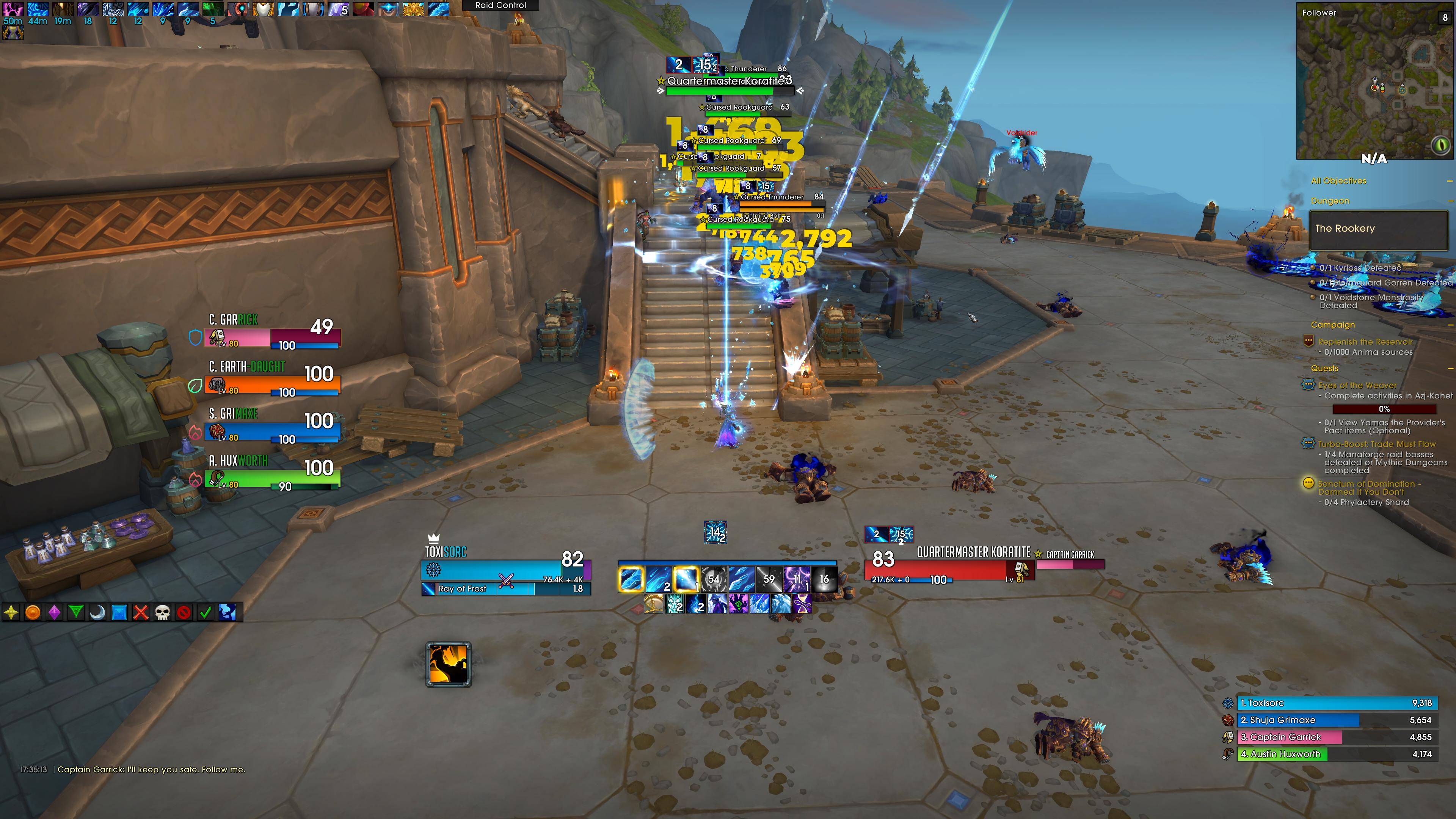Viewport: 1456px width, 819px height.
Task: Clear raid markers with the red circle-slash
Action: pos(184,612)
